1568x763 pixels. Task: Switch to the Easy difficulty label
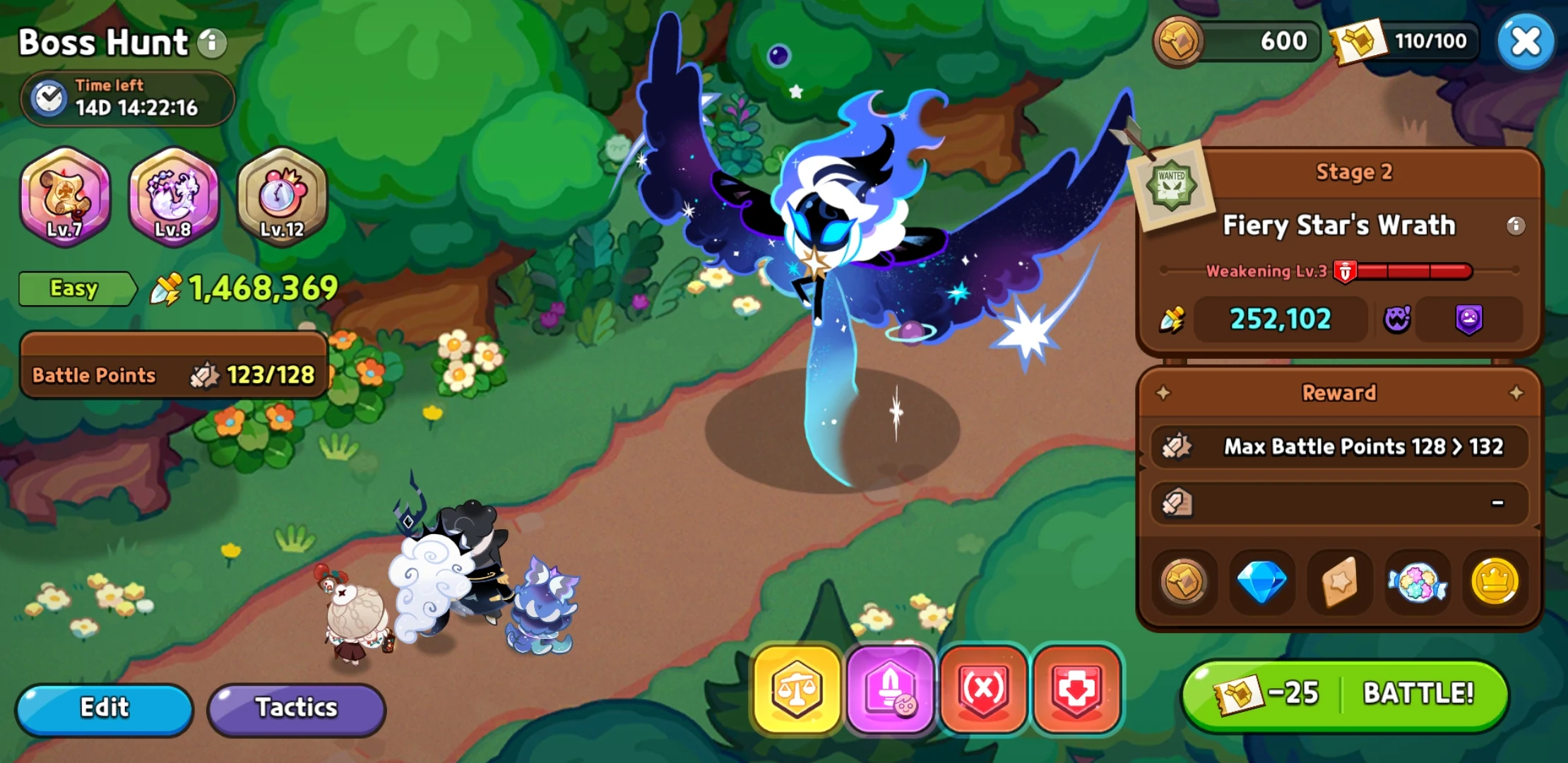[73, 288]
